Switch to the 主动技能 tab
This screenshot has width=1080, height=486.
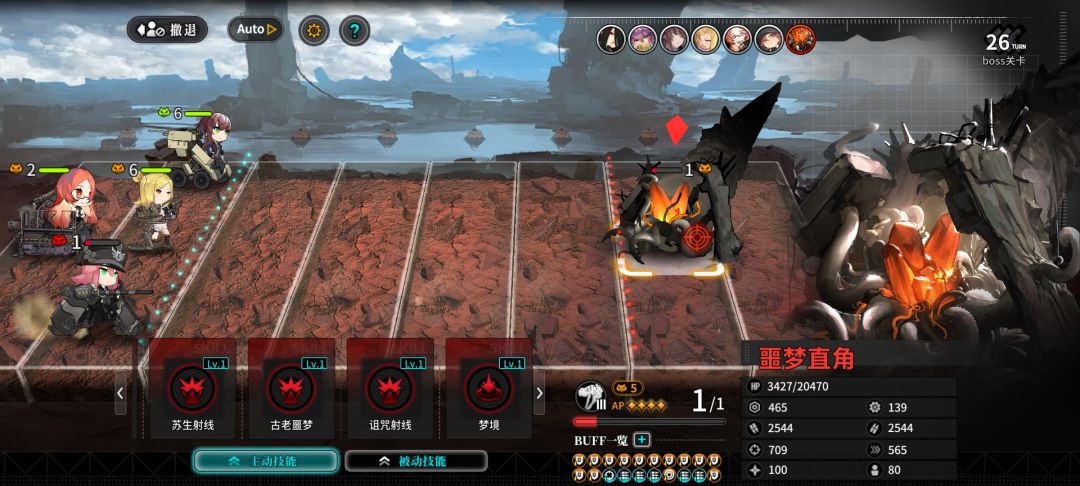click(x=264, y=461)
